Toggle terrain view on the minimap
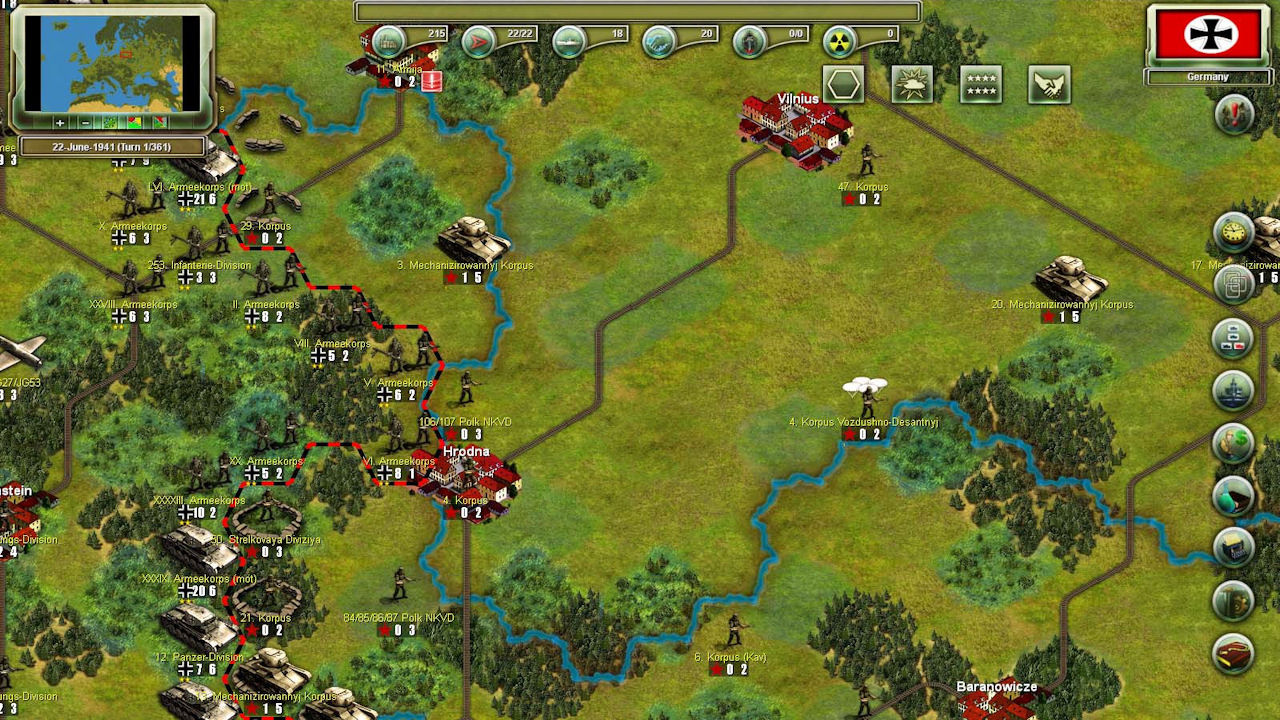 pos(110,123)
